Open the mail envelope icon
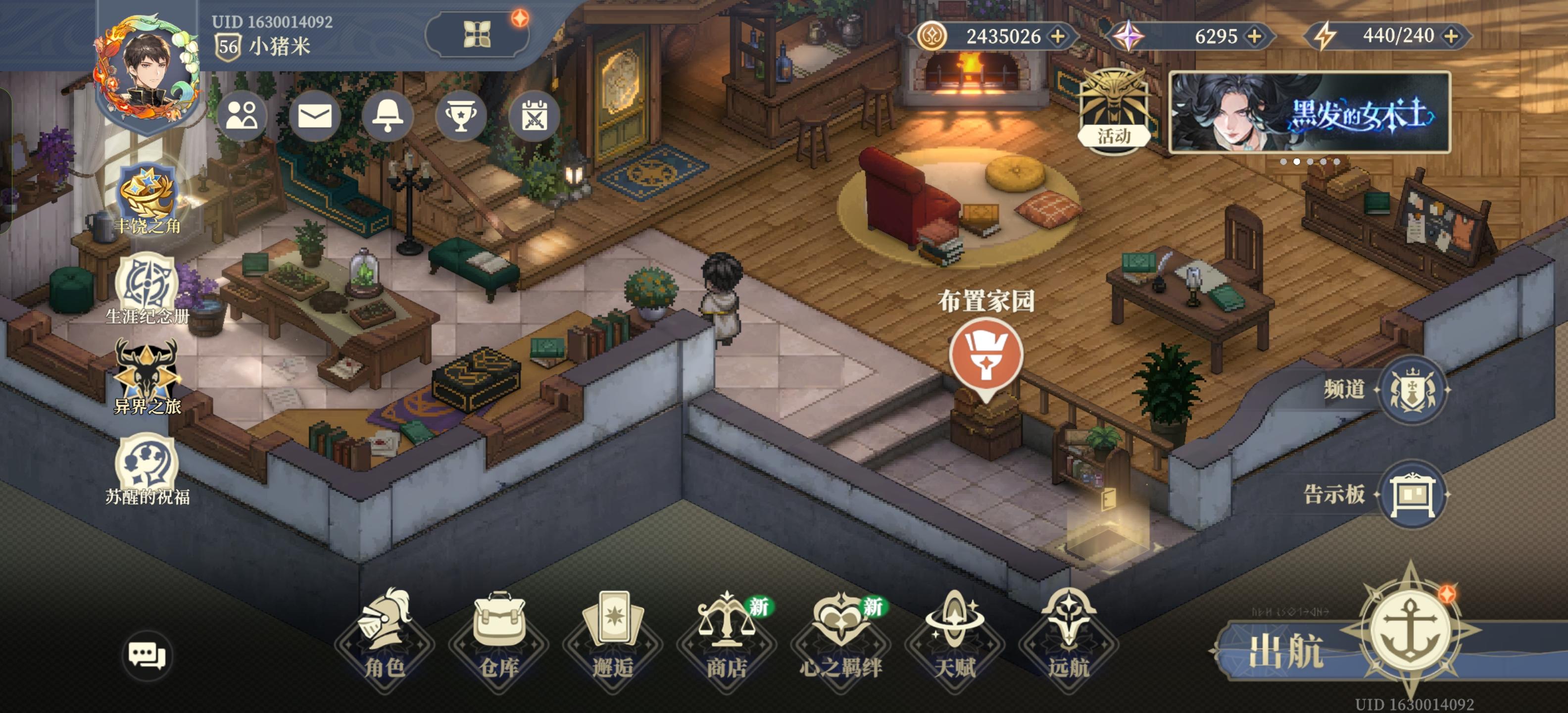 (315, 116)
